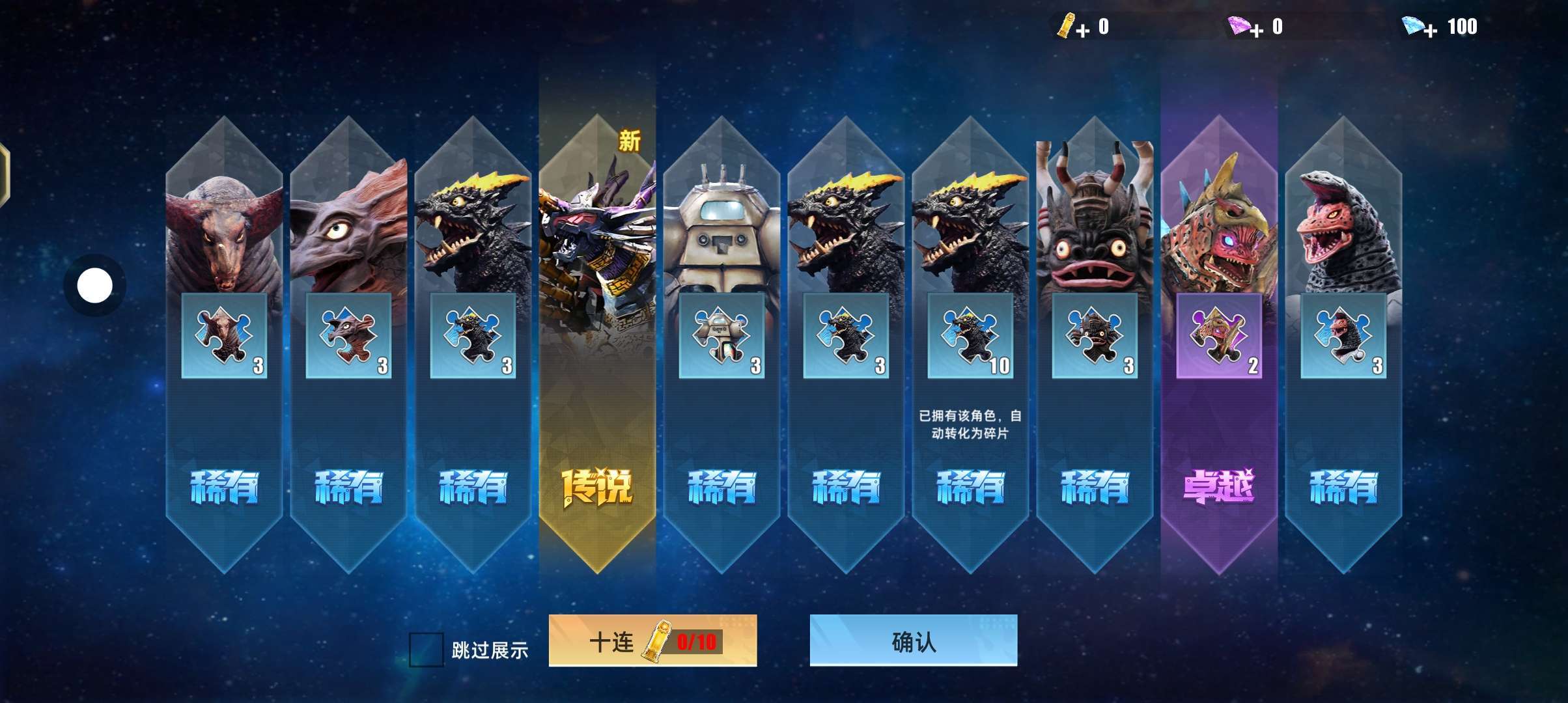Start another 十连 ten-pull
The height and width of the screenshot is (703, 1568).
[x=652, y=642]
